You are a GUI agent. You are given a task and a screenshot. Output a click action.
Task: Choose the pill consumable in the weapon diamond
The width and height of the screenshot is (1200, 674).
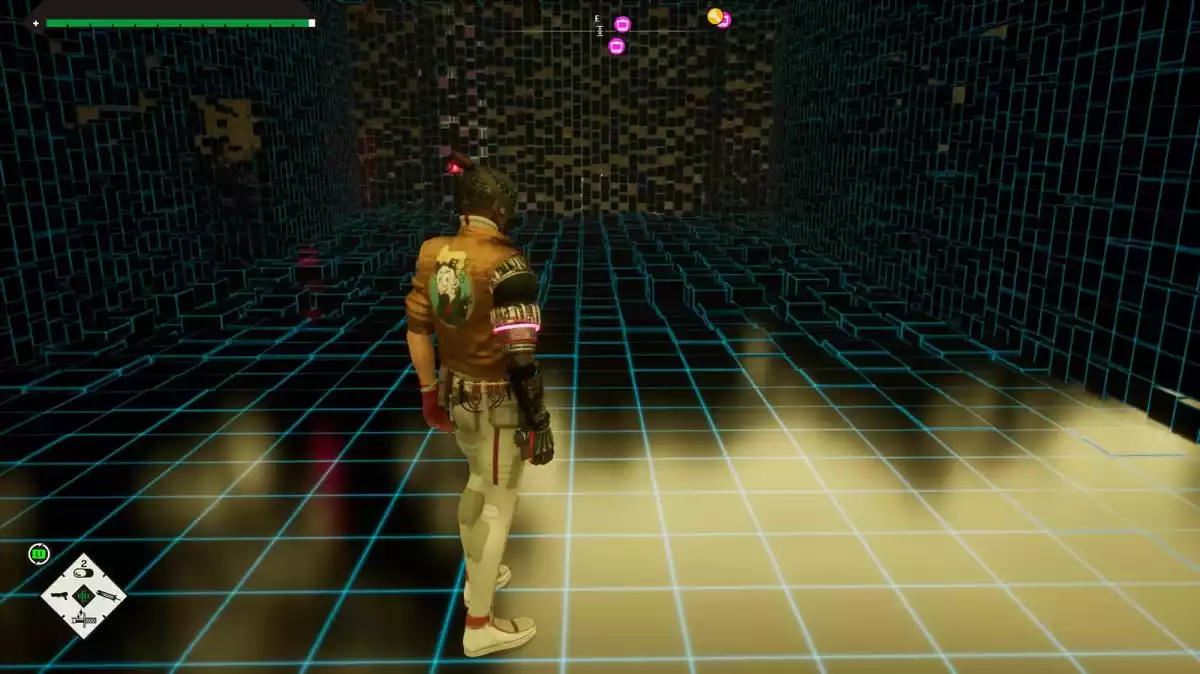(84, 573)
